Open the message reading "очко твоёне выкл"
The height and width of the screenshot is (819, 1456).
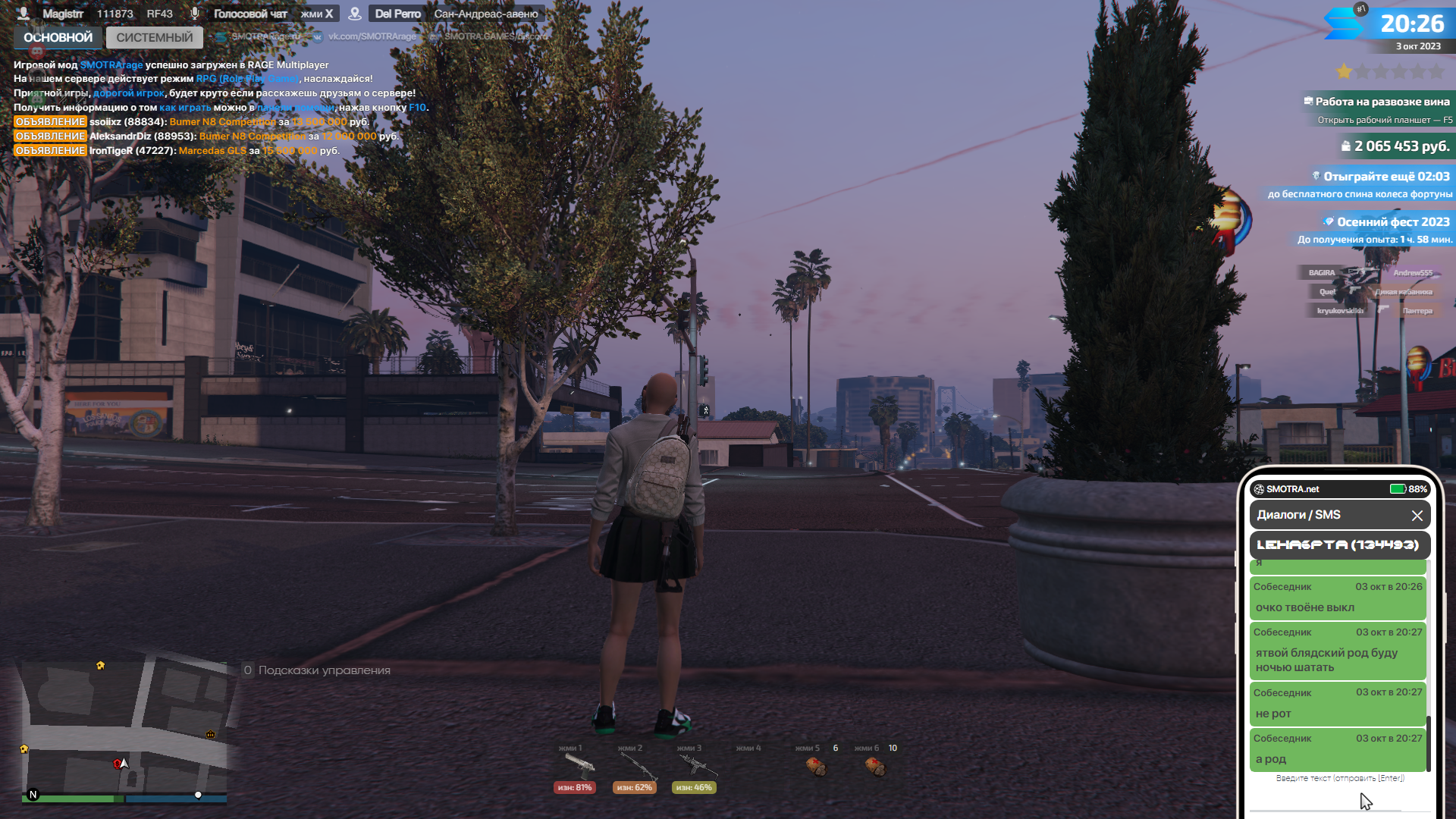pyautogui.click(x=1338, y=598)
